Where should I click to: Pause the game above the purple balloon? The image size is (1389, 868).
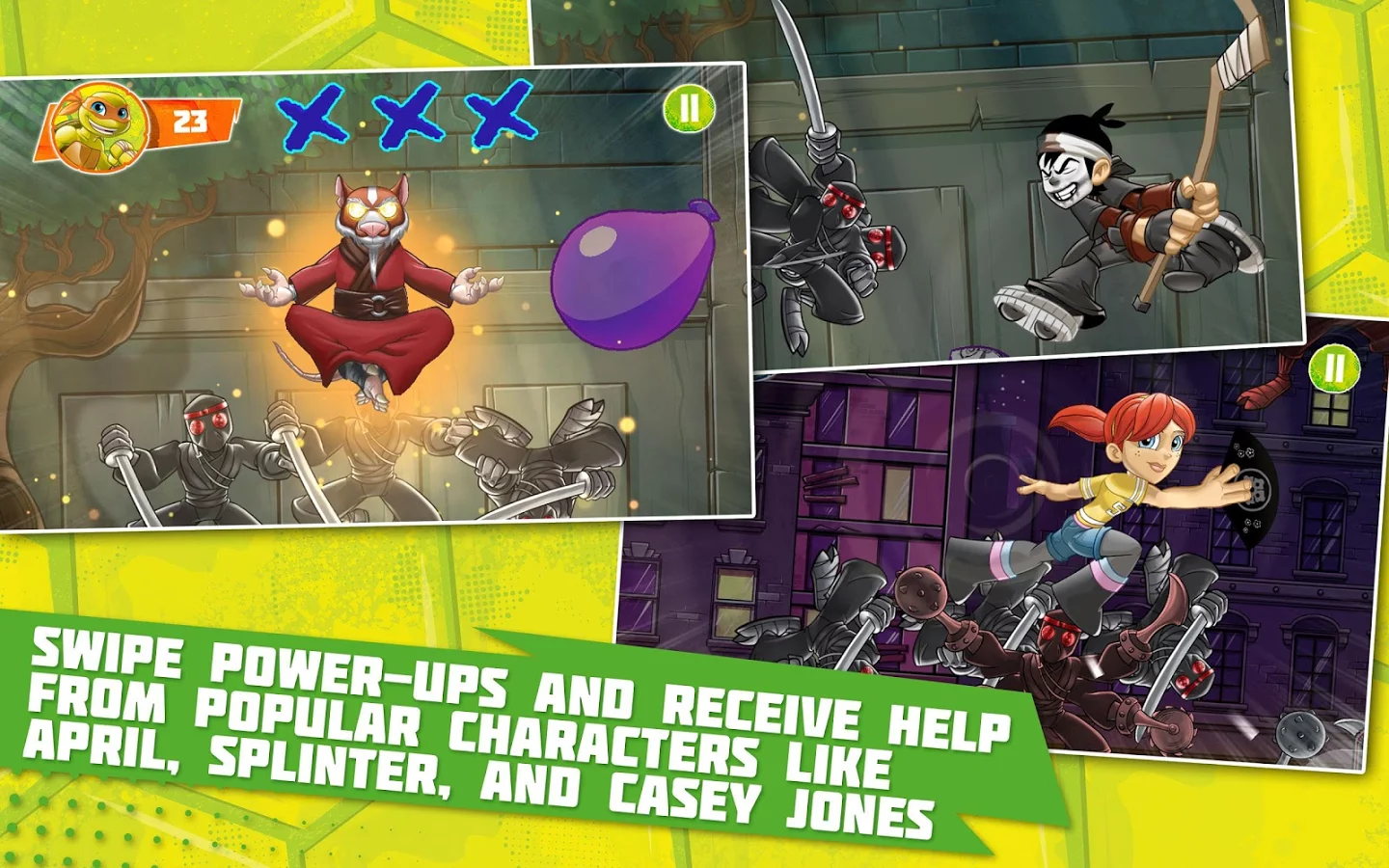click(689, 108)
